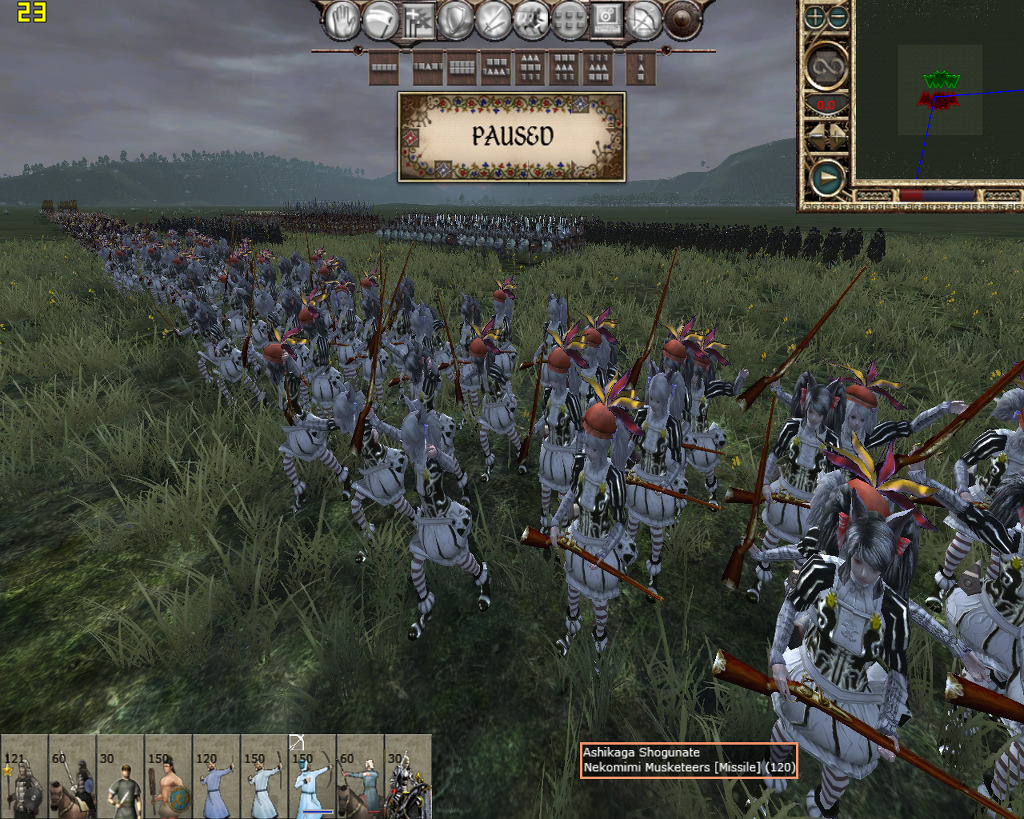This screenshot has height=819, width=1024.
Task: Click the play button to unpause battle
Action: (826, 179)
